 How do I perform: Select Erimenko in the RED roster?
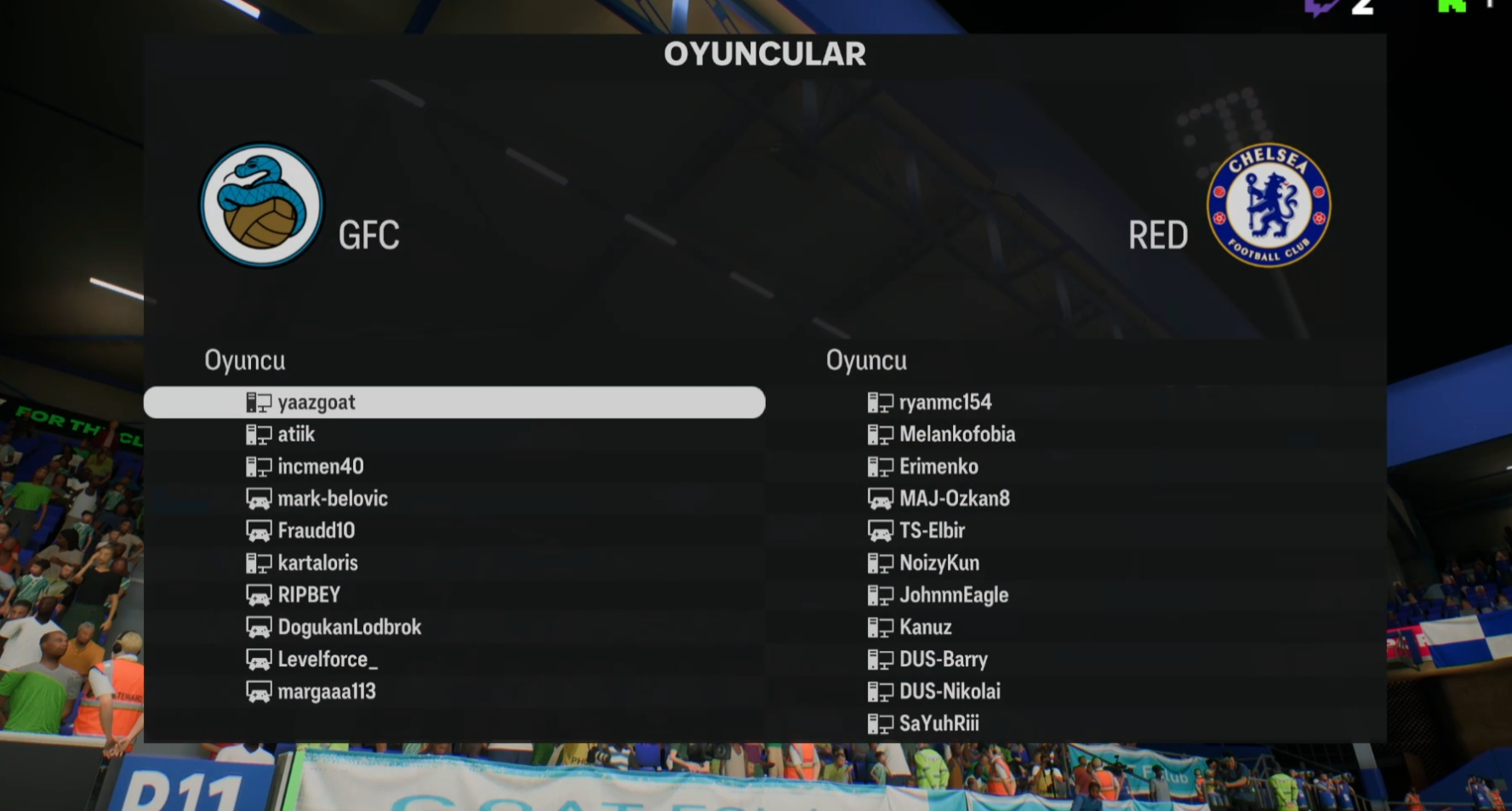[939, 466]
